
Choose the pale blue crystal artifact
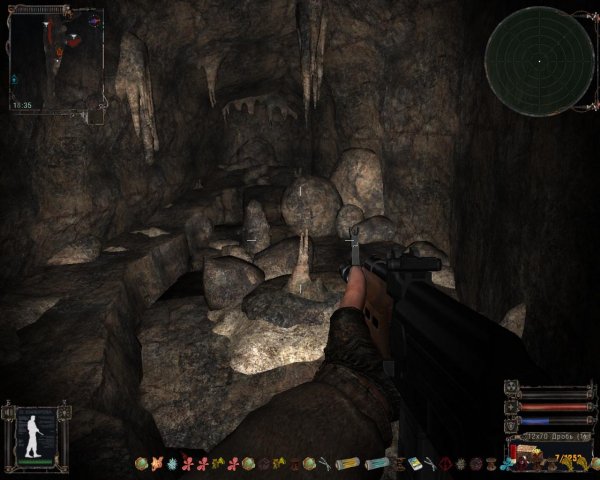tap(172, 464)
